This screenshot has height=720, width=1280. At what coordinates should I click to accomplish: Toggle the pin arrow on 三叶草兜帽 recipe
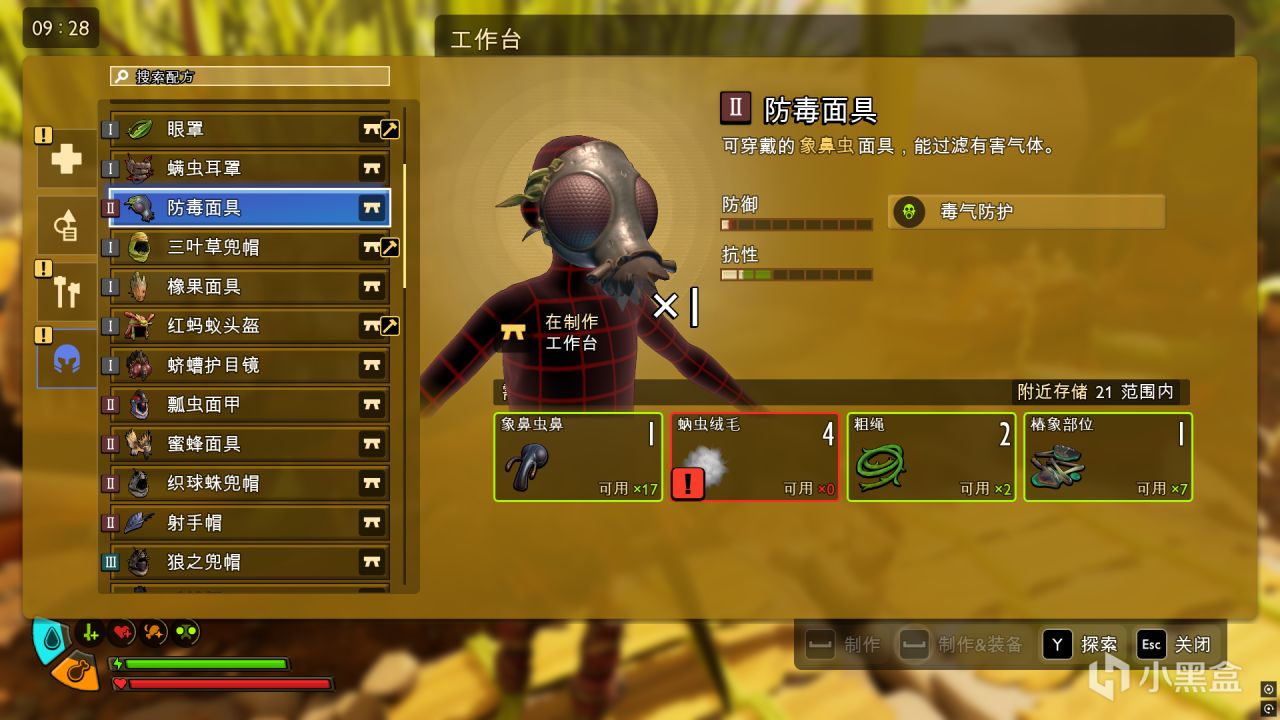[388, 247]
